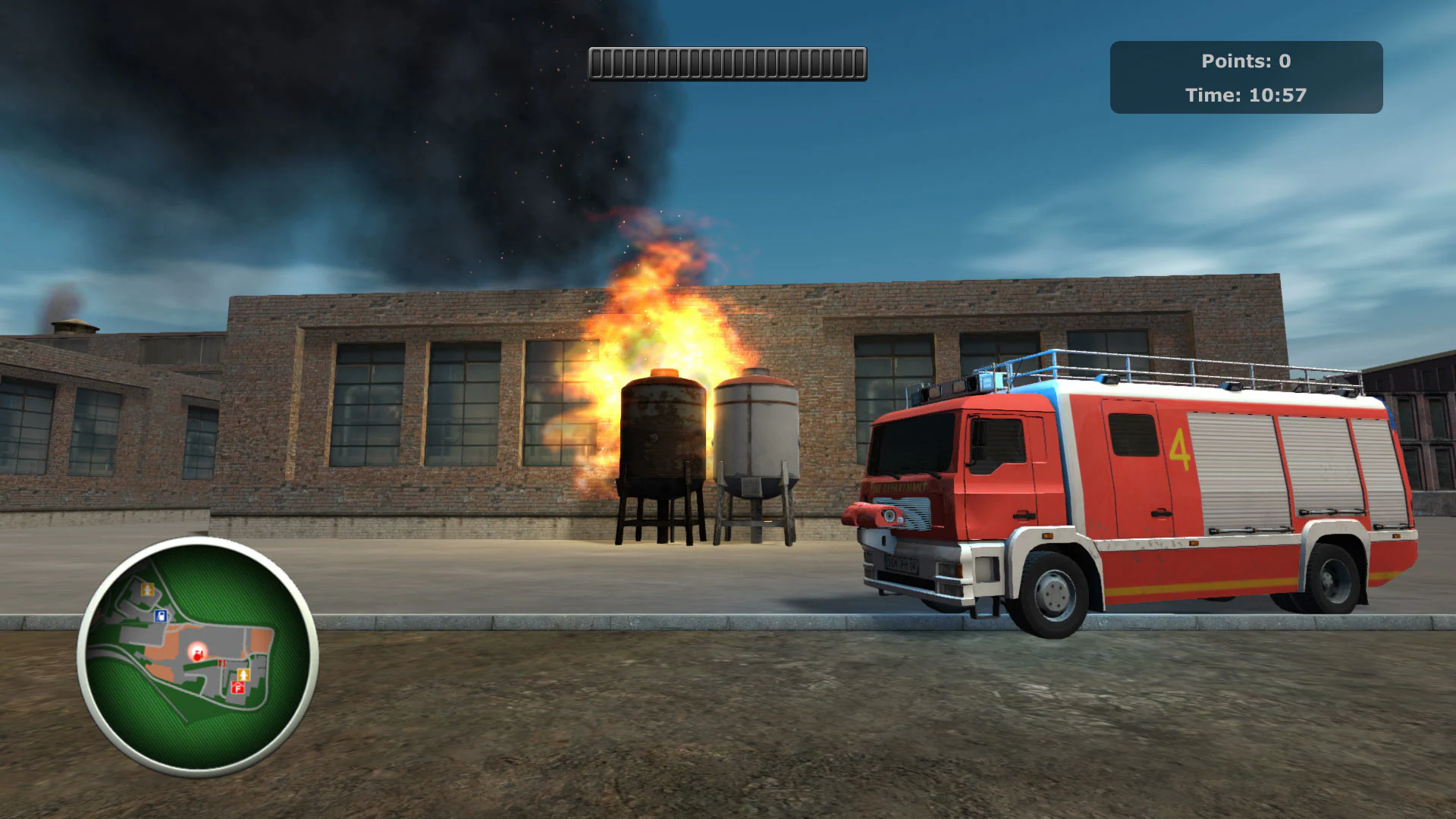The width and height of the screenshot is (1456, 819).
Task: Select the glowing fire truck marker on the minimap
Action: [197, 653]
